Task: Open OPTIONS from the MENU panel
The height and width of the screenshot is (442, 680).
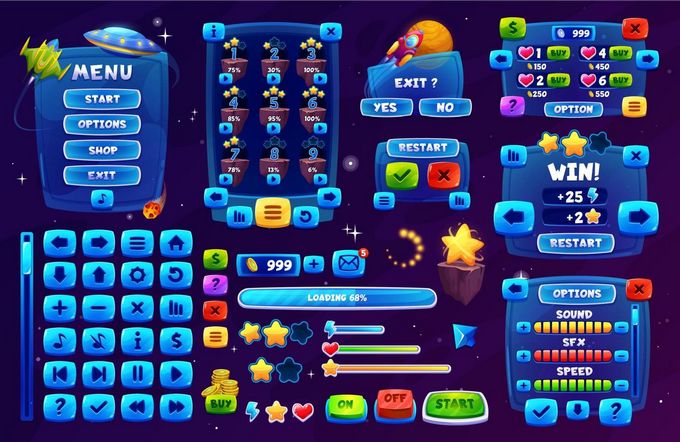Action: [x=102, y=124]
